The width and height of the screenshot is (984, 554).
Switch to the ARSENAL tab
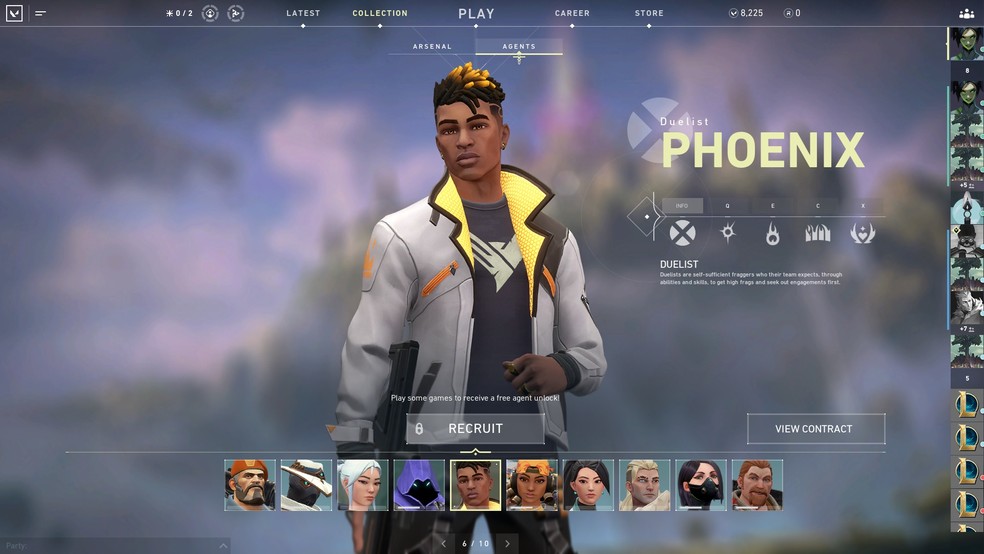point(432,47)
